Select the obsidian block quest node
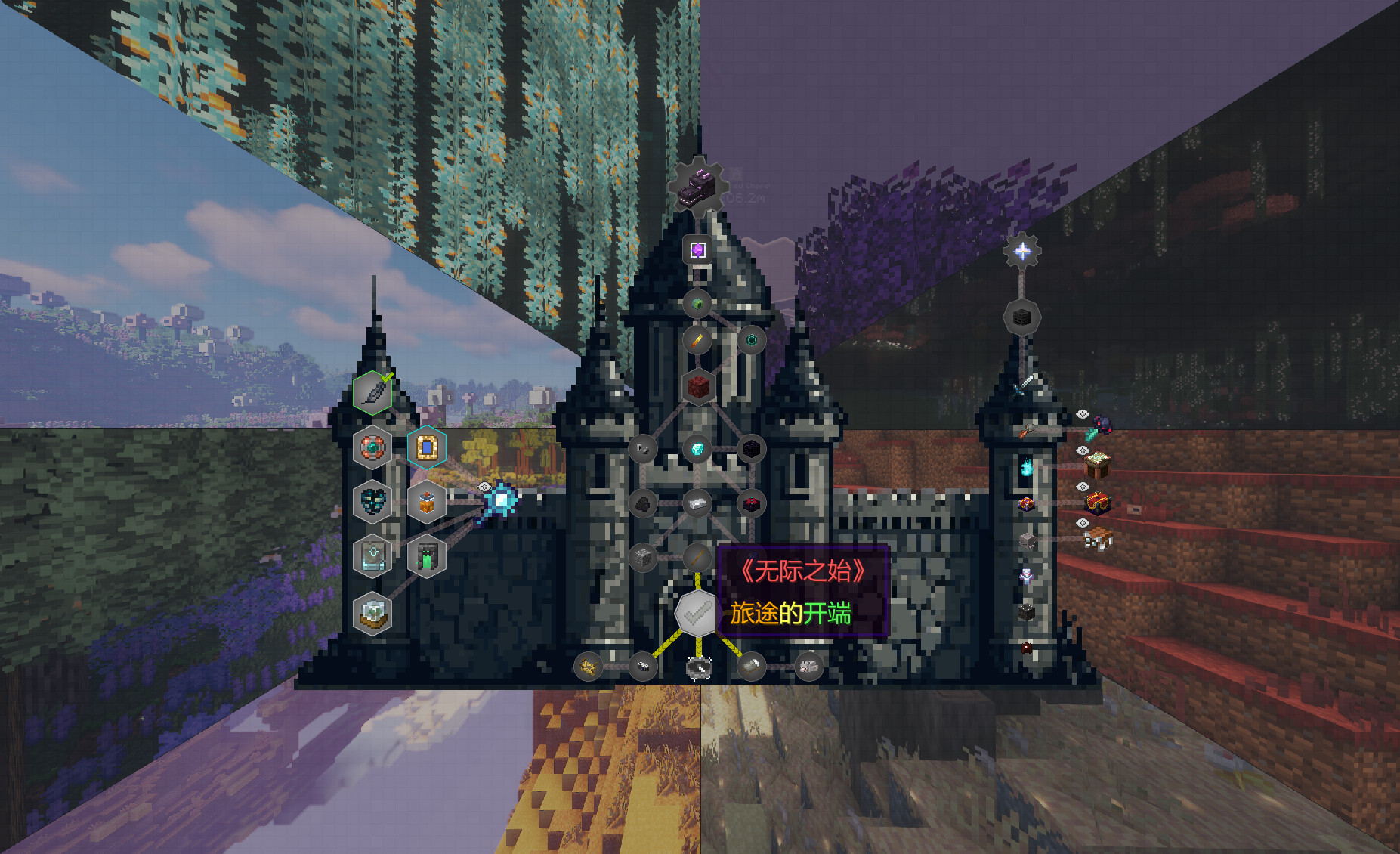Image resolution: width=1400 pixels, height=854 pixels. pos(752,449)
